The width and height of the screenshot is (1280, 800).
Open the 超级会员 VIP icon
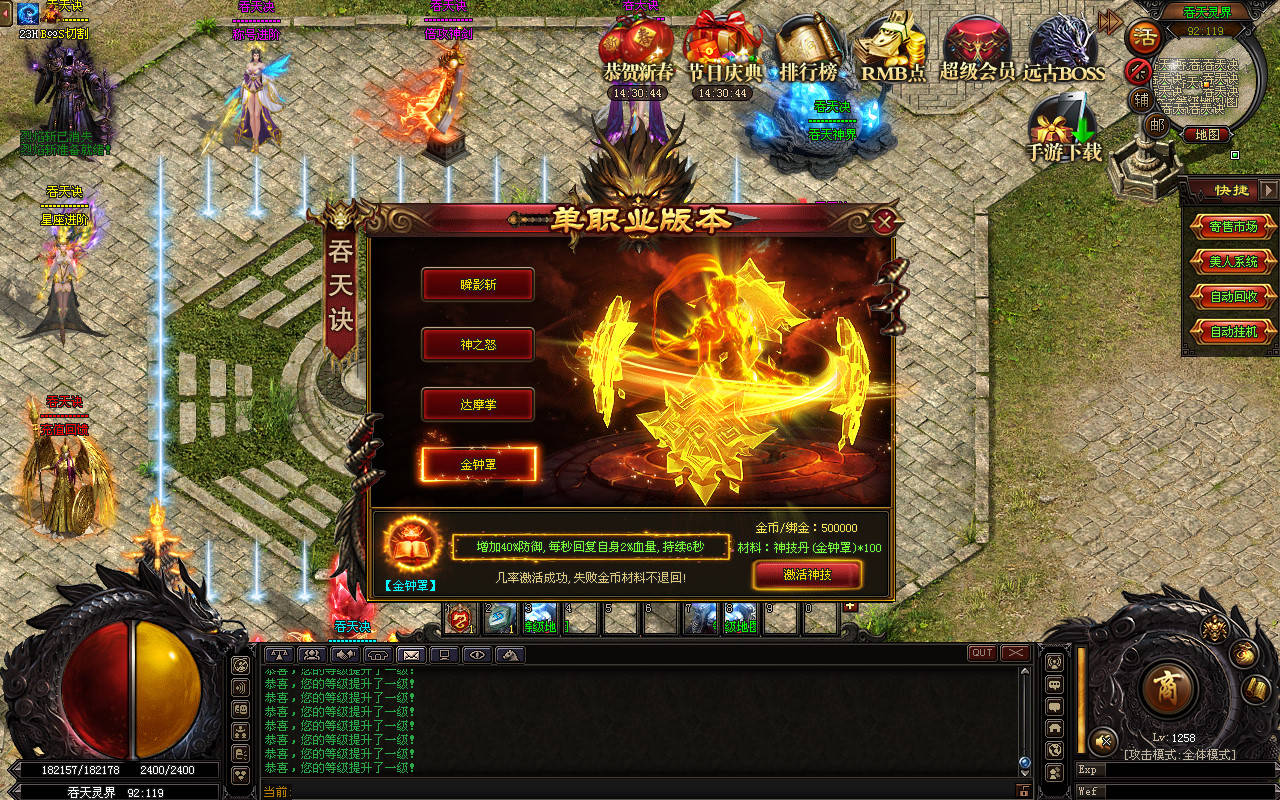pos(977,50)
